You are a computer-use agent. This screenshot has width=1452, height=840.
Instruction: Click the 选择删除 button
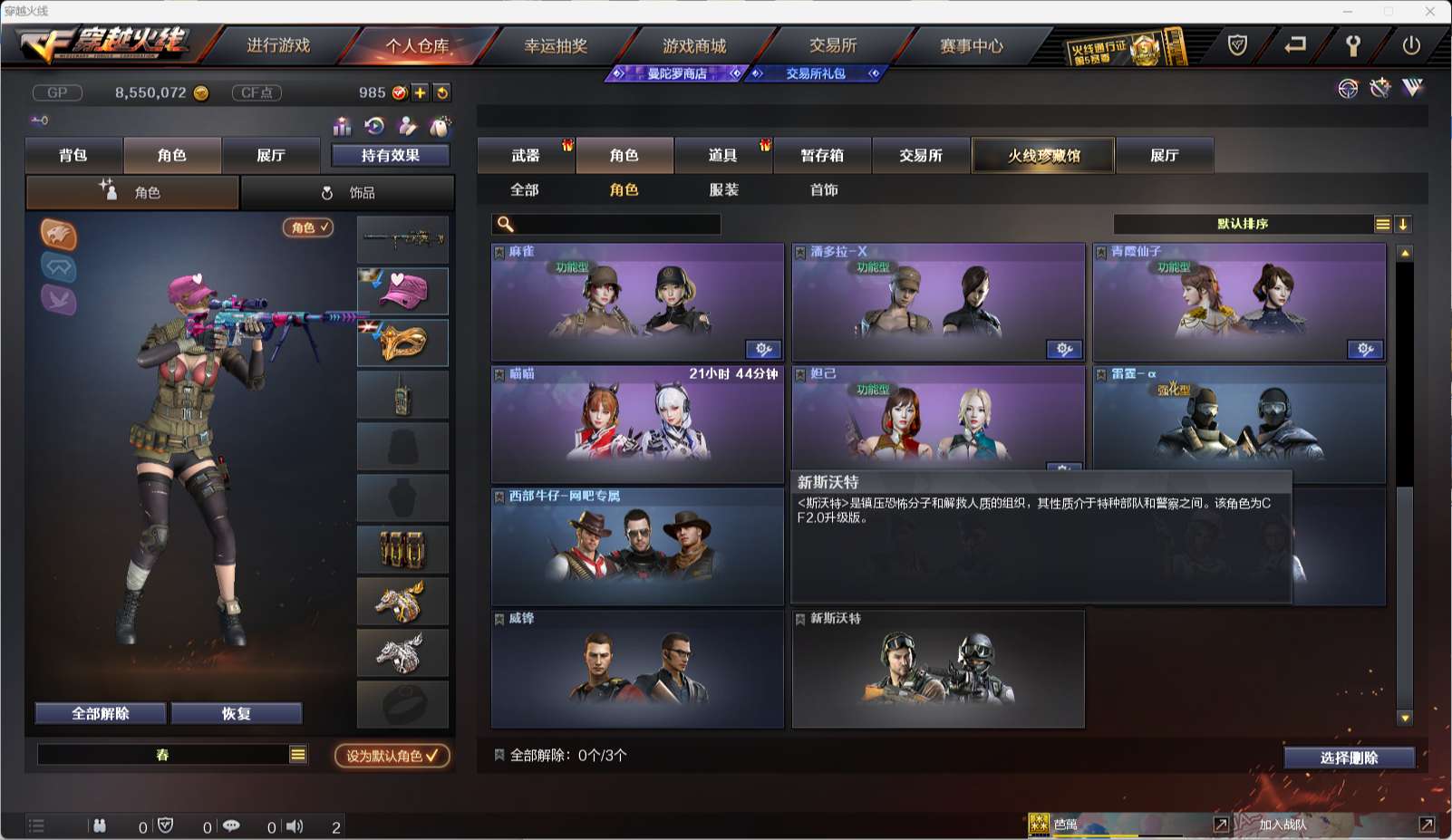coord(1348,758)
